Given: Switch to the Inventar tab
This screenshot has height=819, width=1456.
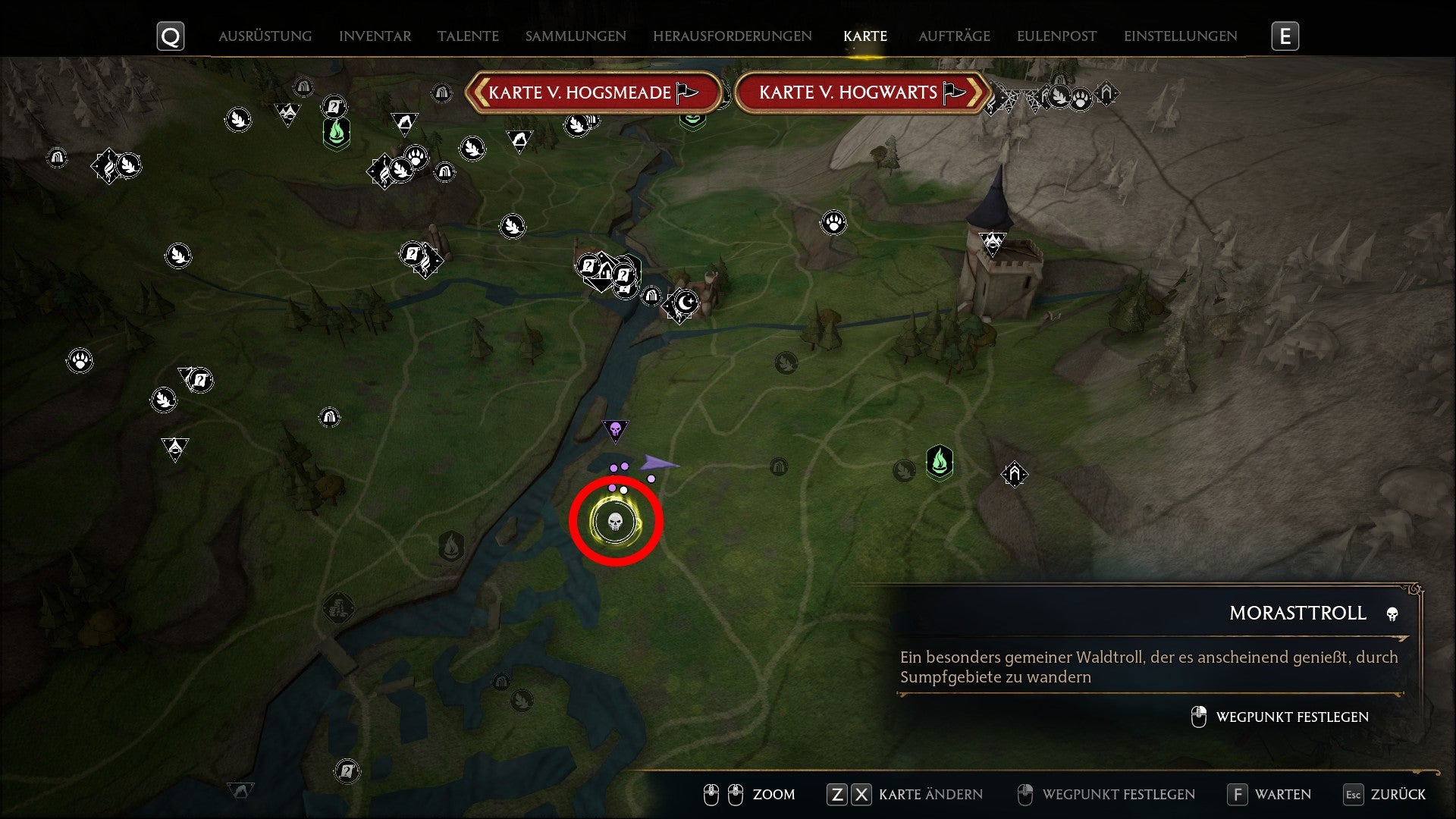Looking at the screenshot, I should tap(375, 36).
